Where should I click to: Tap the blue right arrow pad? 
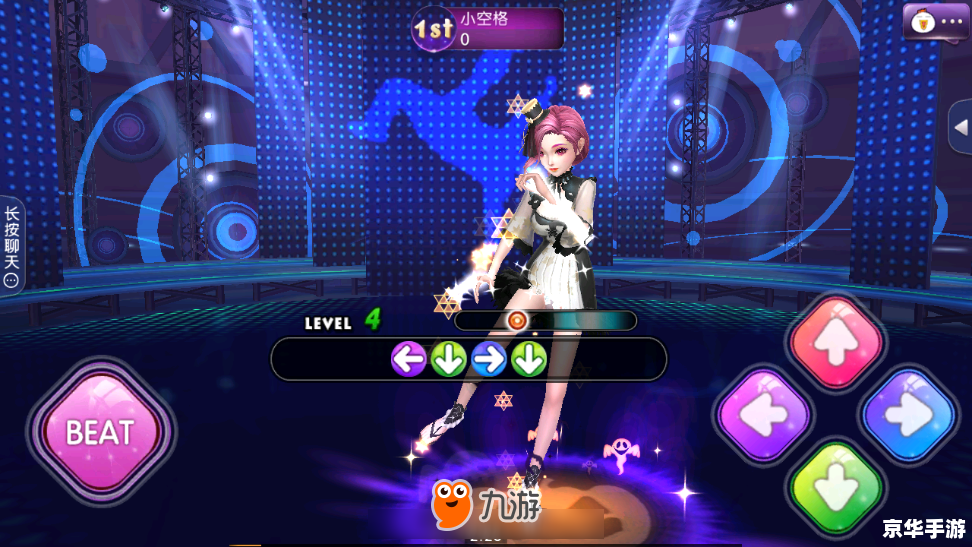point(909,415)
